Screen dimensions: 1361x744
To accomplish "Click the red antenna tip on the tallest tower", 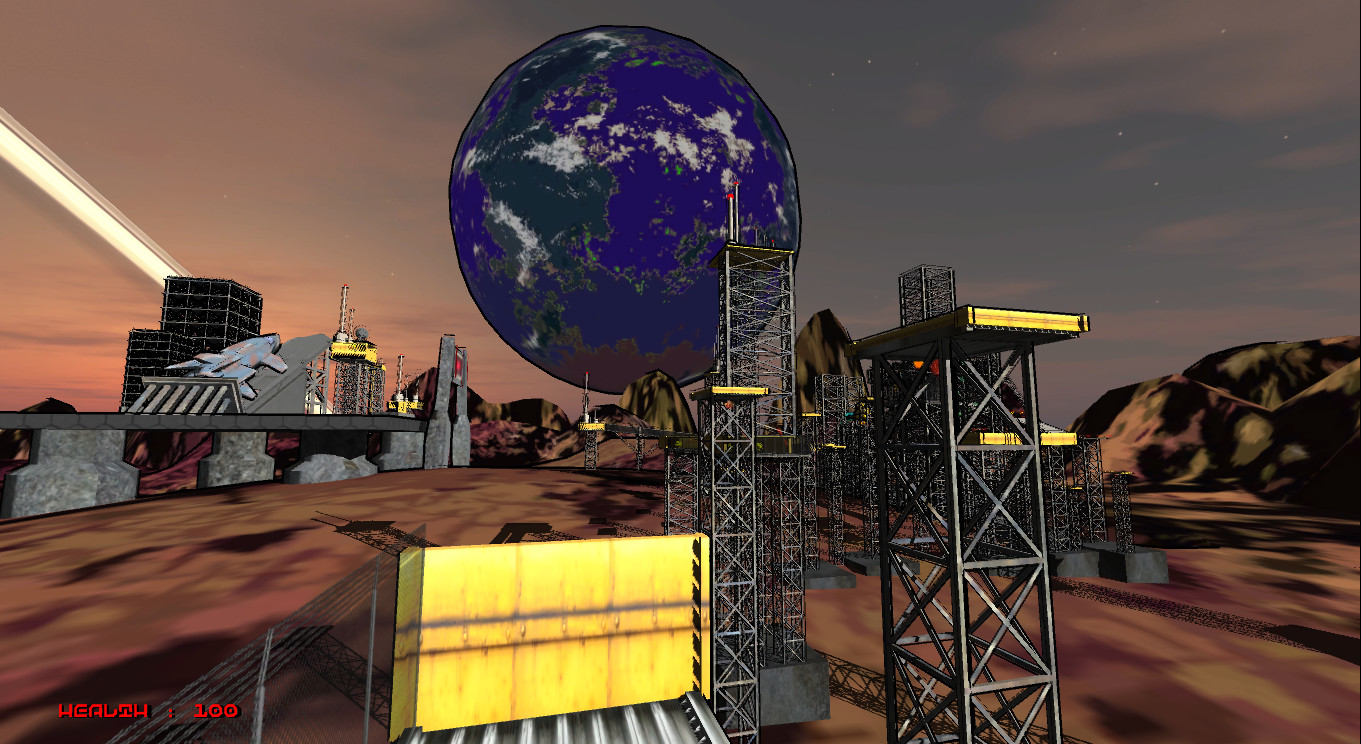I will point(735,186).
